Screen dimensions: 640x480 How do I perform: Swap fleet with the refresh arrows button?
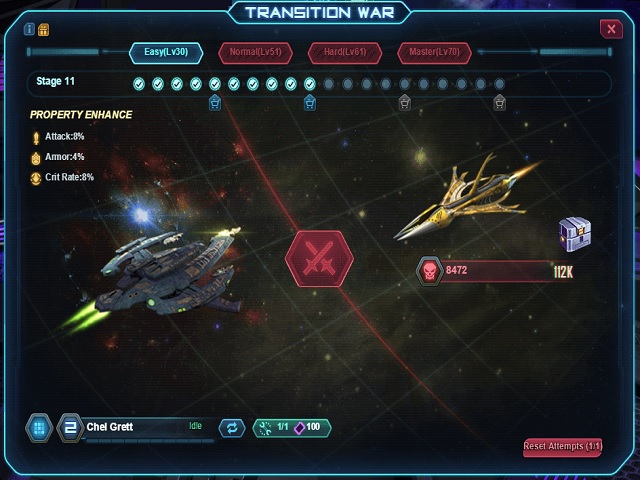tap(231, 428)
